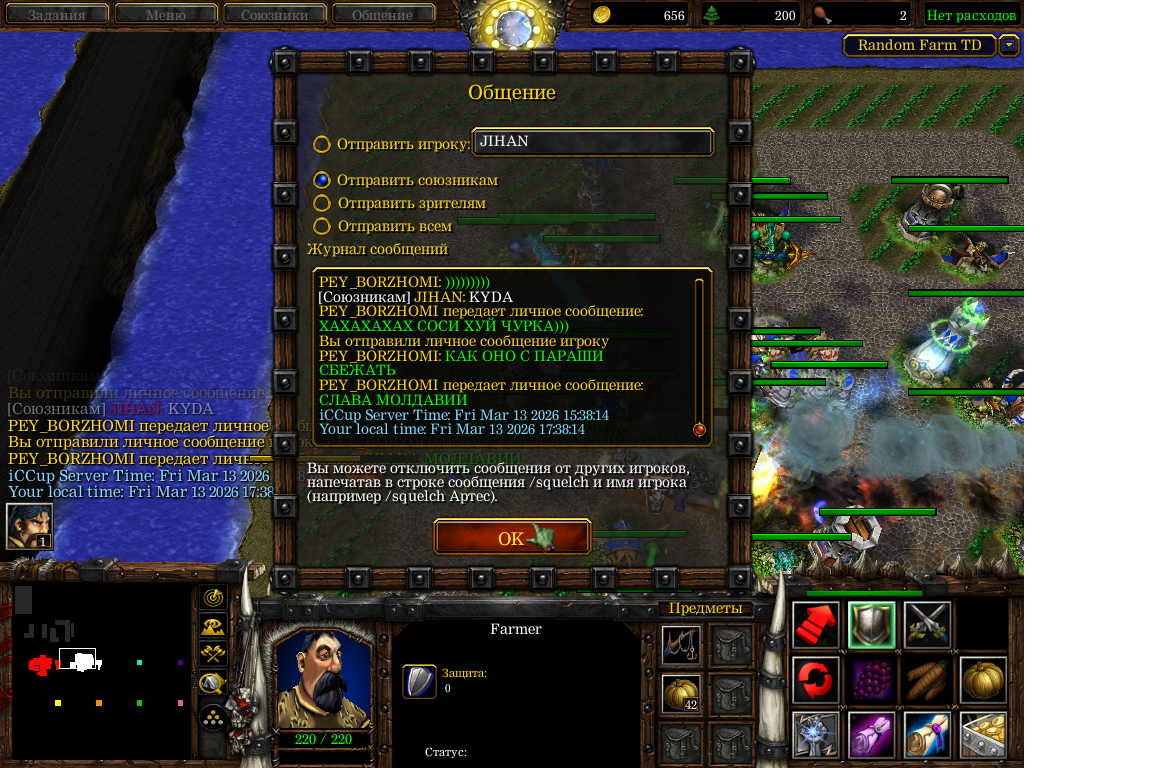
Task: Activate the red arrow move command
Action: click(816, 625)
